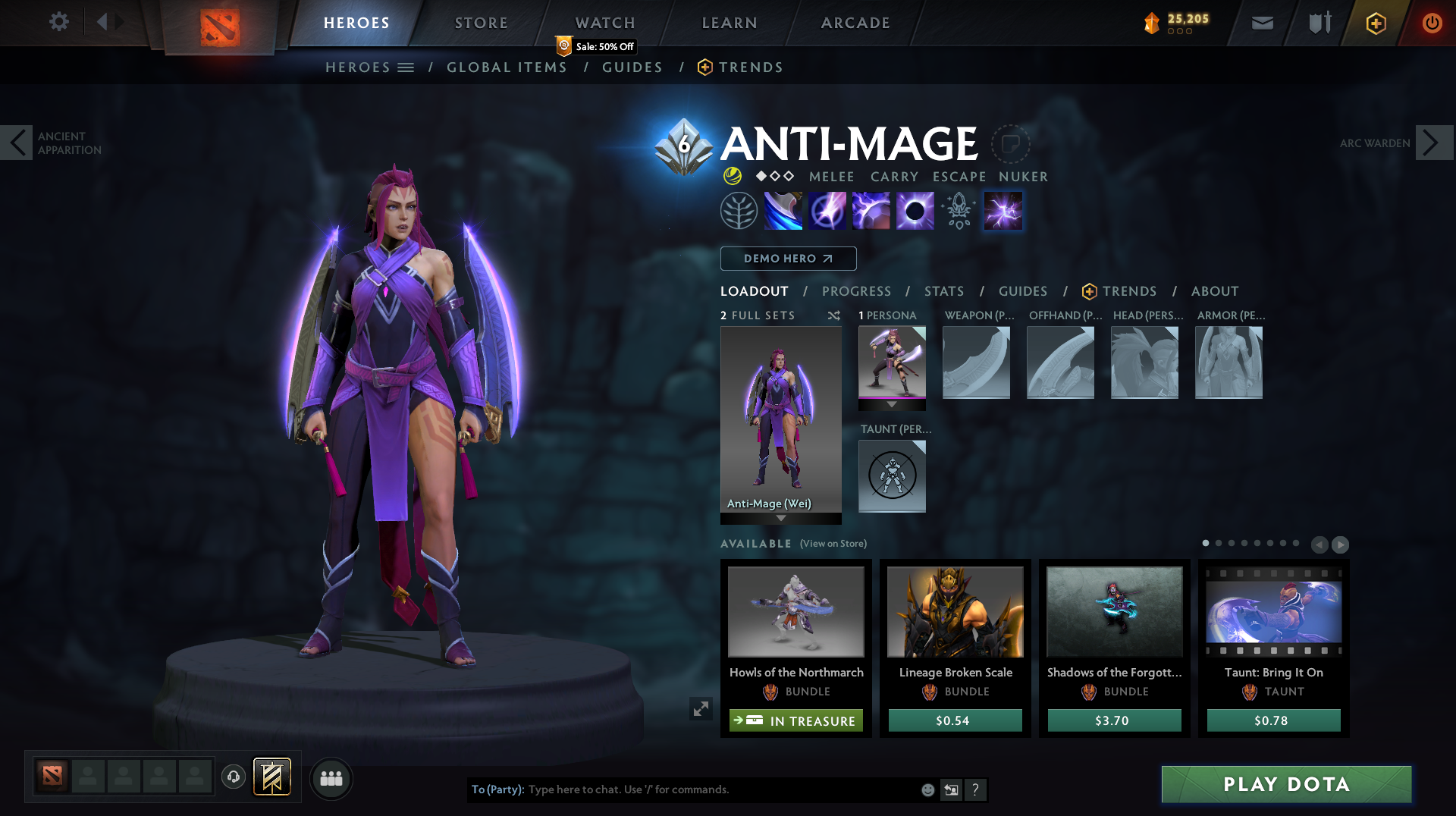Open the mail envelope icon

point(1261,23)
